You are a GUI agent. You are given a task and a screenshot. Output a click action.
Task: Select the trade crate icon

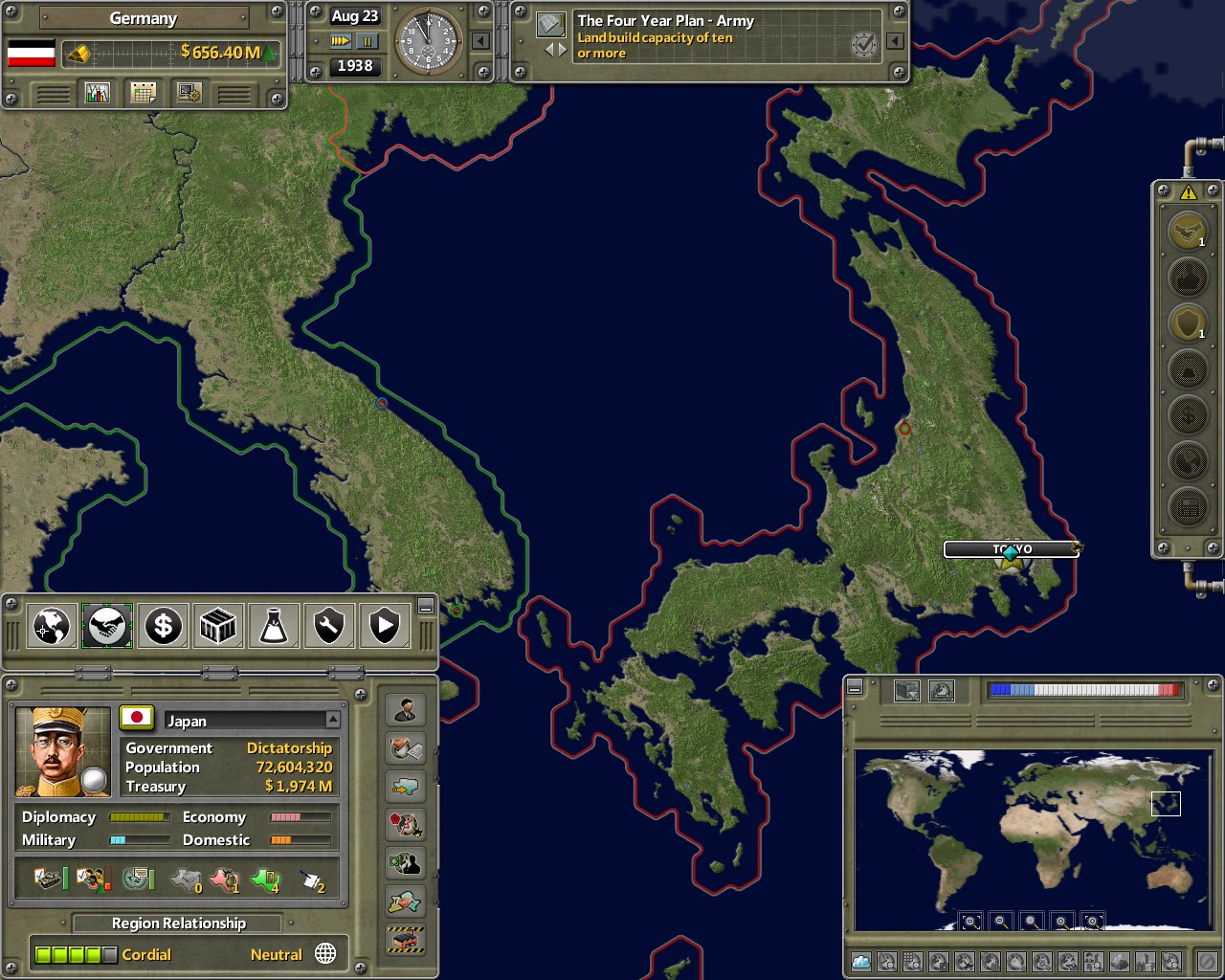pos(218,626)
